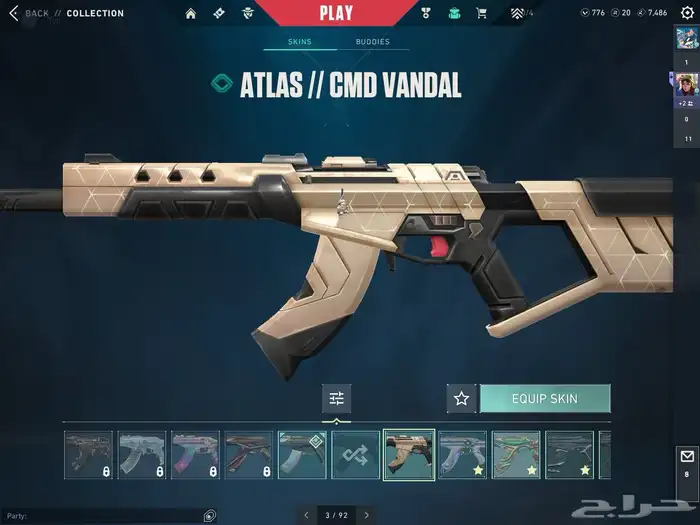Mark this skin as favorite with the star

click(x=461, y=398)
